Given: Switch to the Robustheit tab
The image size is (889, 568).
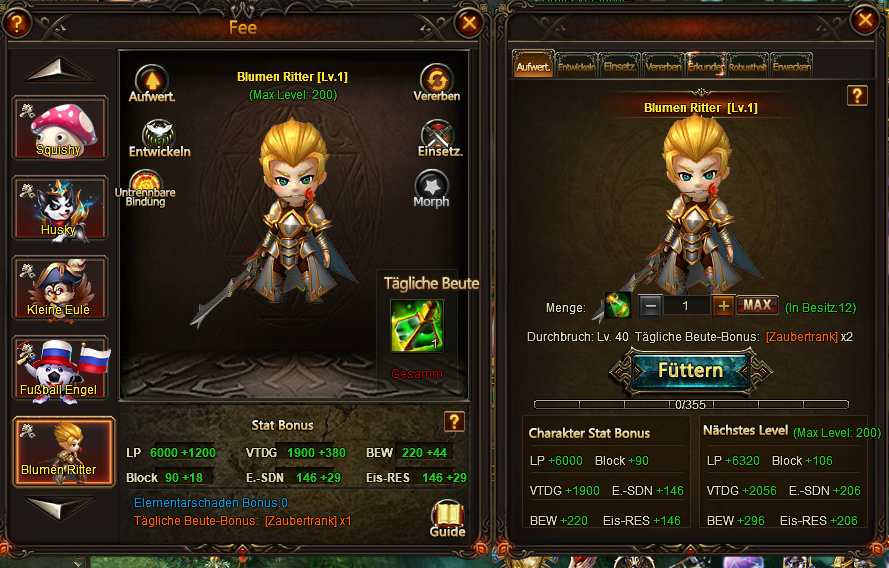Looking at the screenshot, I should point(748,66).
